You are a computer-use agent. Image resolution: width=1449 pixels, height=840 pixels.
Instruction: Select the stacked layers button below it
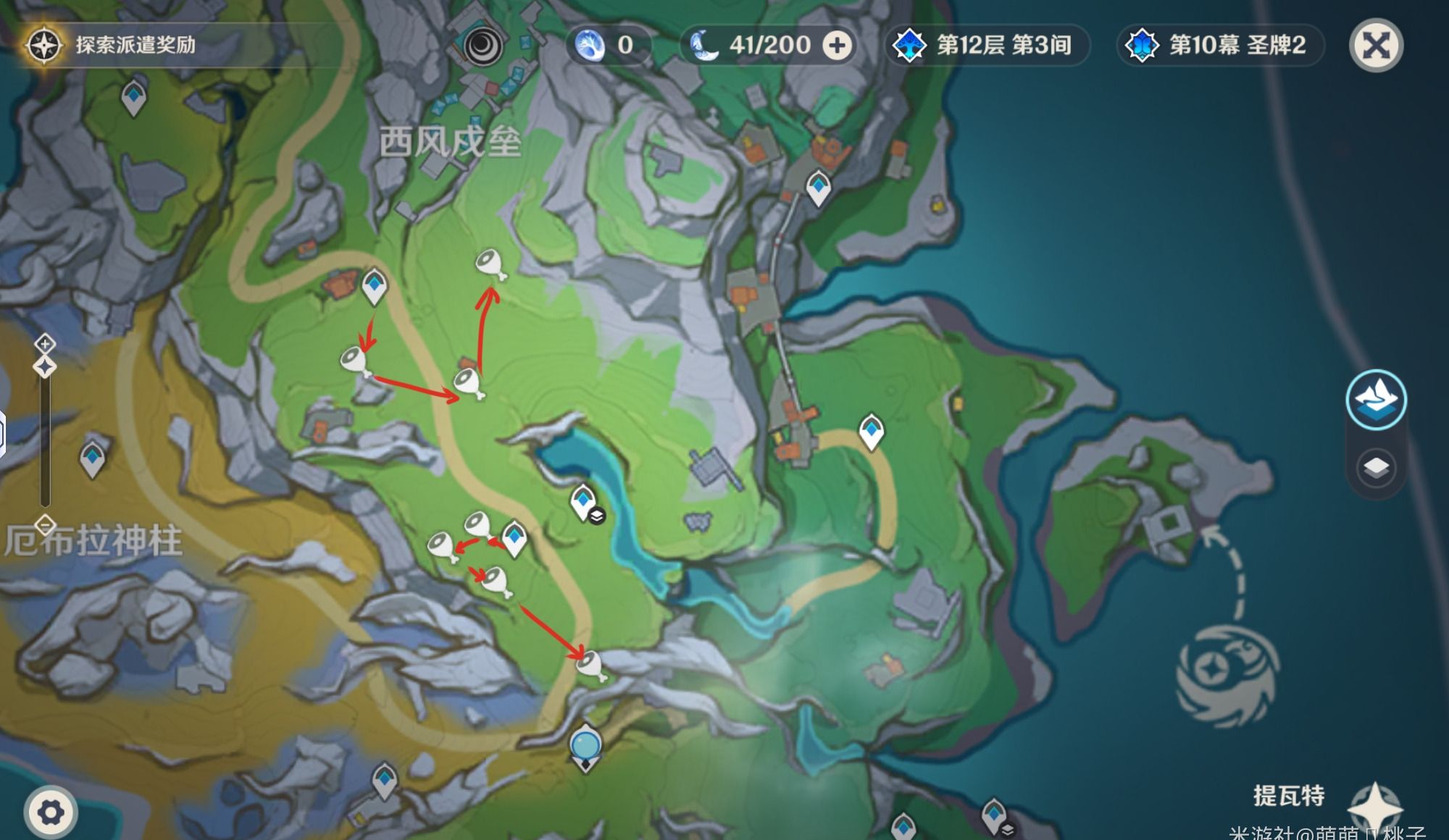point(1376,467)
